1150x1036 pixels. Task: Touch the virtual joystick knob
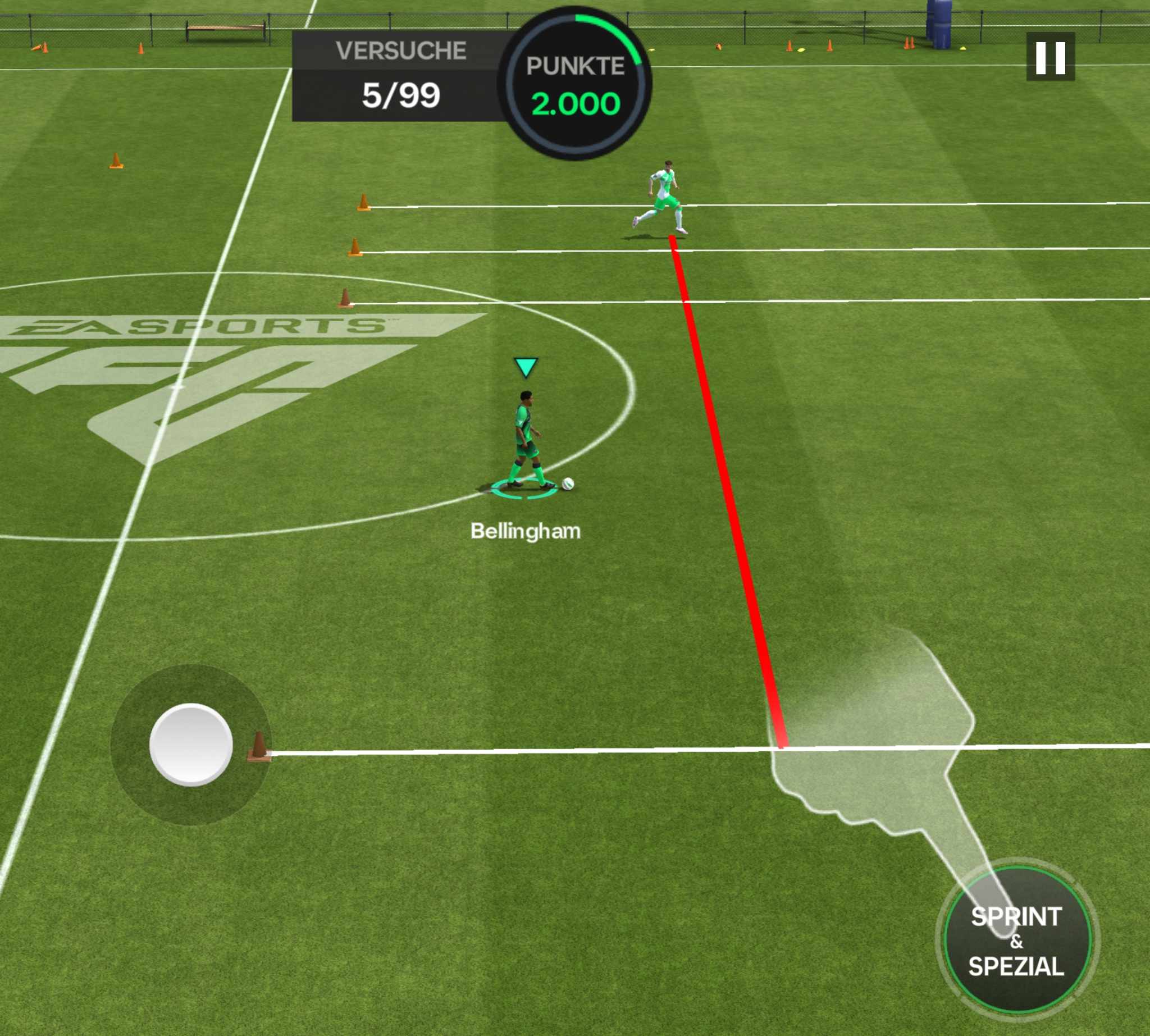click(x=191, y=744)
